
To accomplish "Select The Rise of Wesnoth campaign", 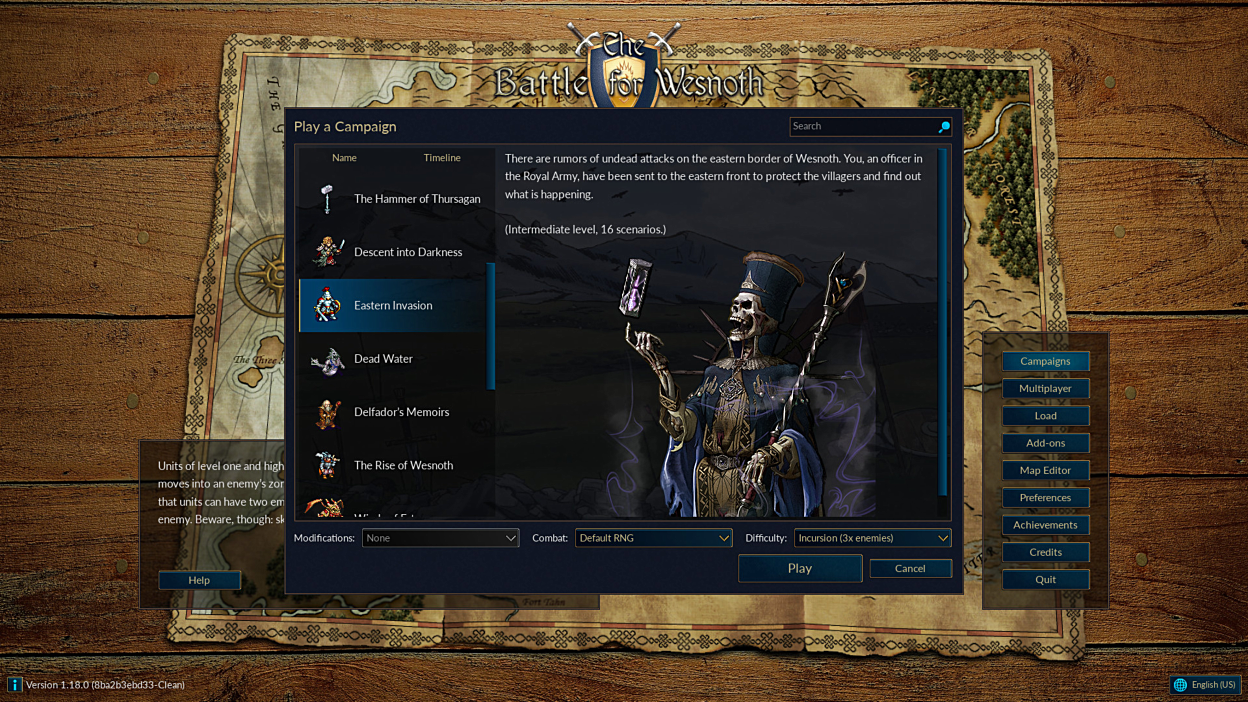I will [396, 465].
